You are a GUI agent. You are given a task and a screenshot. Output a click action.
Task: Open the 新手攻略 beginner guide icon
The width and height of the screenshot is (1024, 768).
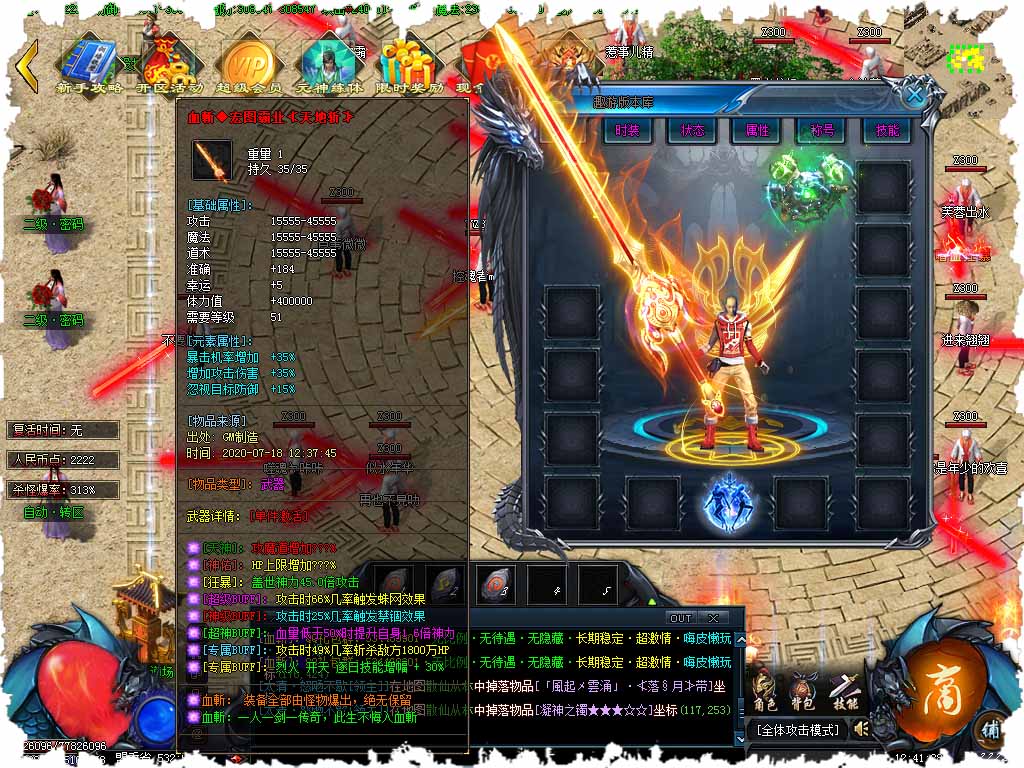click(91, 65)
